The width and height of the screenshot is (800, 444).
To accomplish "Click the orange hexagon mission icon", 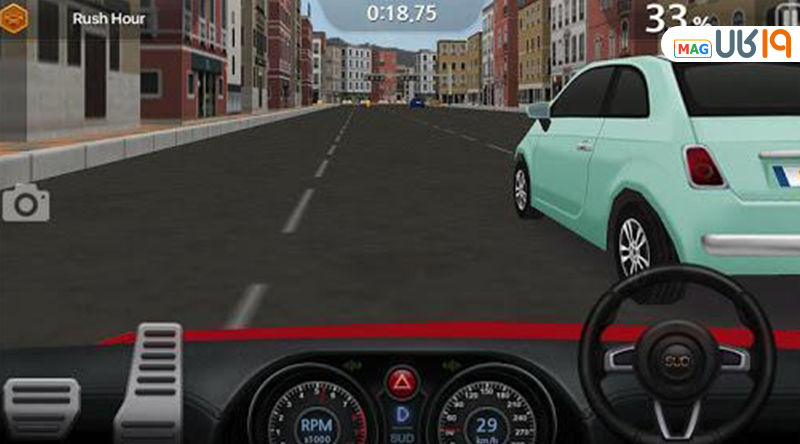I will (13, 19).
